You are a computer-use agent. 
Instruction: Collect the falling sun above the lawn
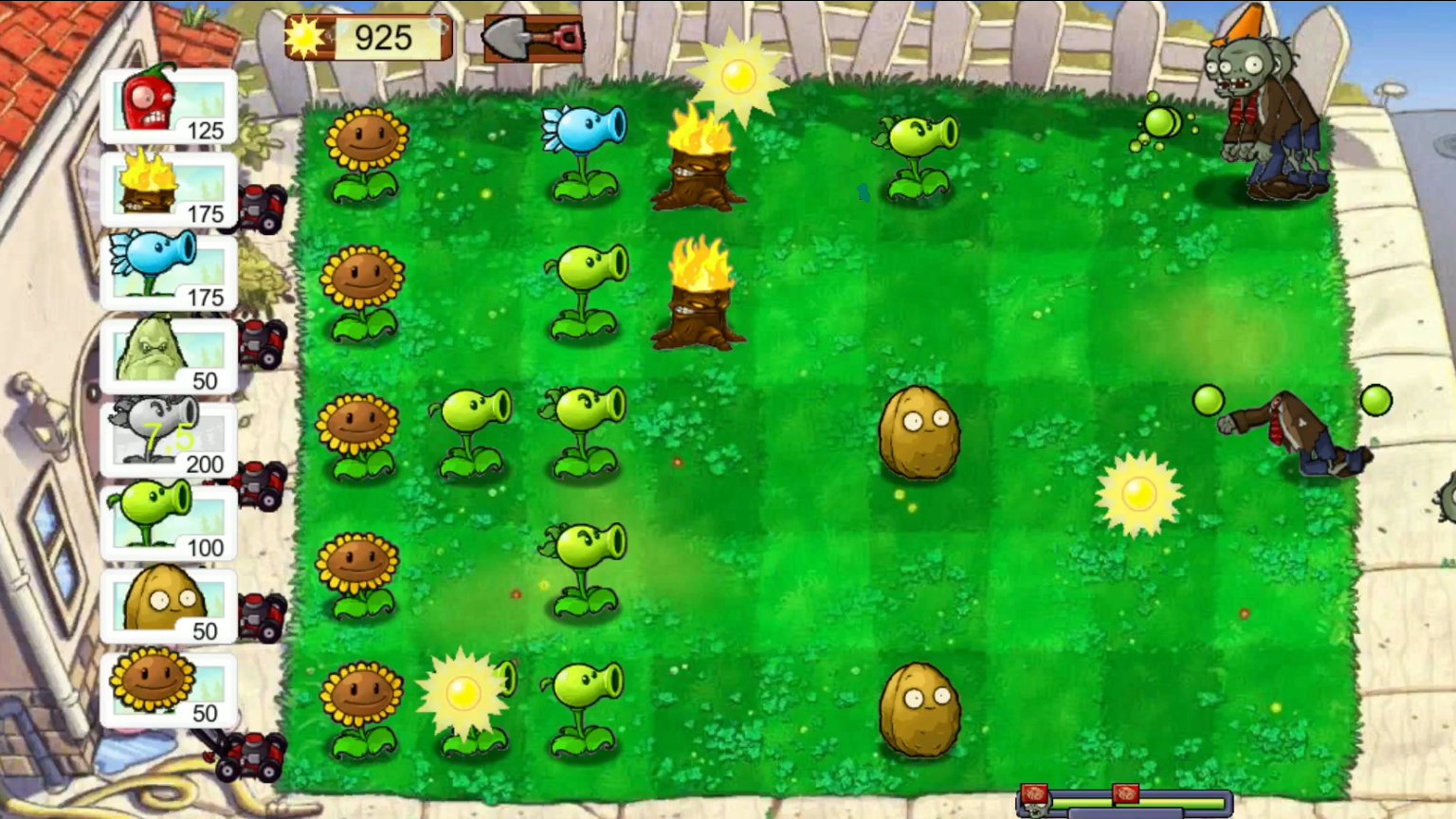(737, 78)
